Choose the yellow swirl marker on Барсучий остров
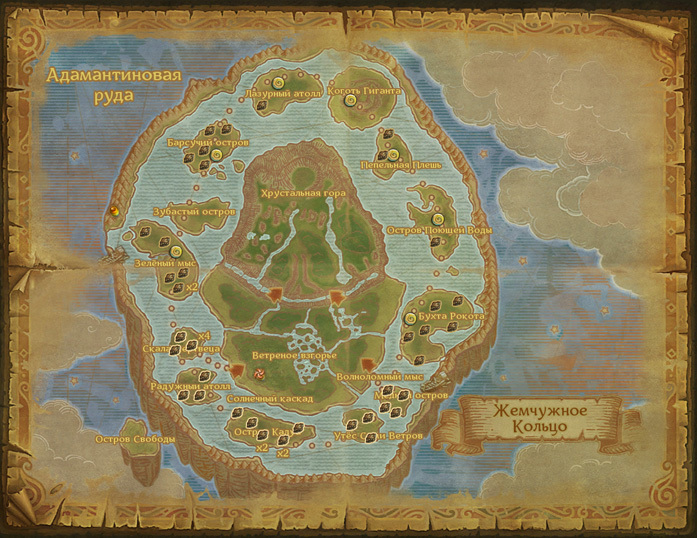Image resolution: width=697 pixels, height=538 pixels. [x=215, y=153]
